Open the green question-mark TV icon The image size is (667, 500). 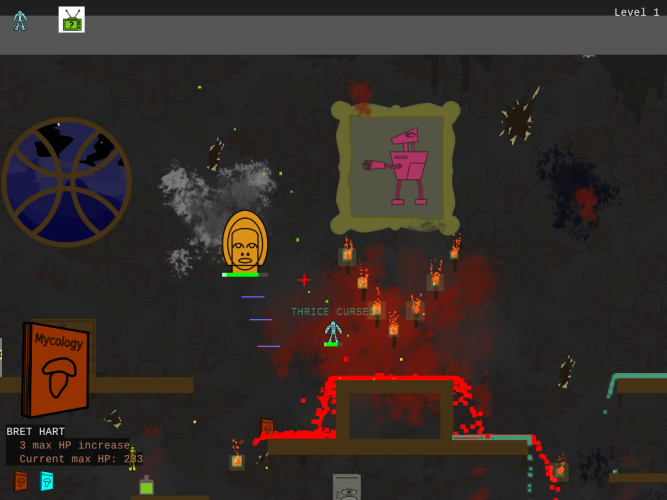pyautogui.click(x=71, y=20)
